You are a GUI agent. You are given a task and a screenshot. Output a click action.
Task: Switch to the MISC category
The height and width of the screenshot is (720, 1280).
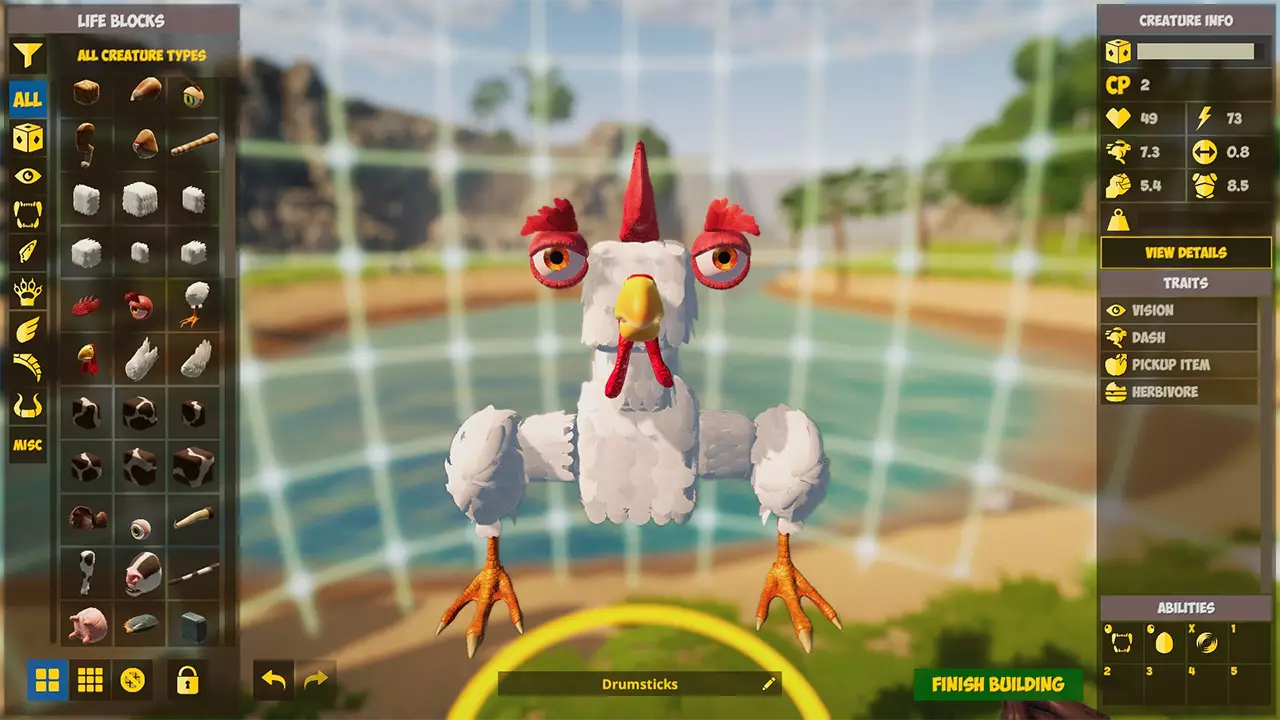pos(27,445)
